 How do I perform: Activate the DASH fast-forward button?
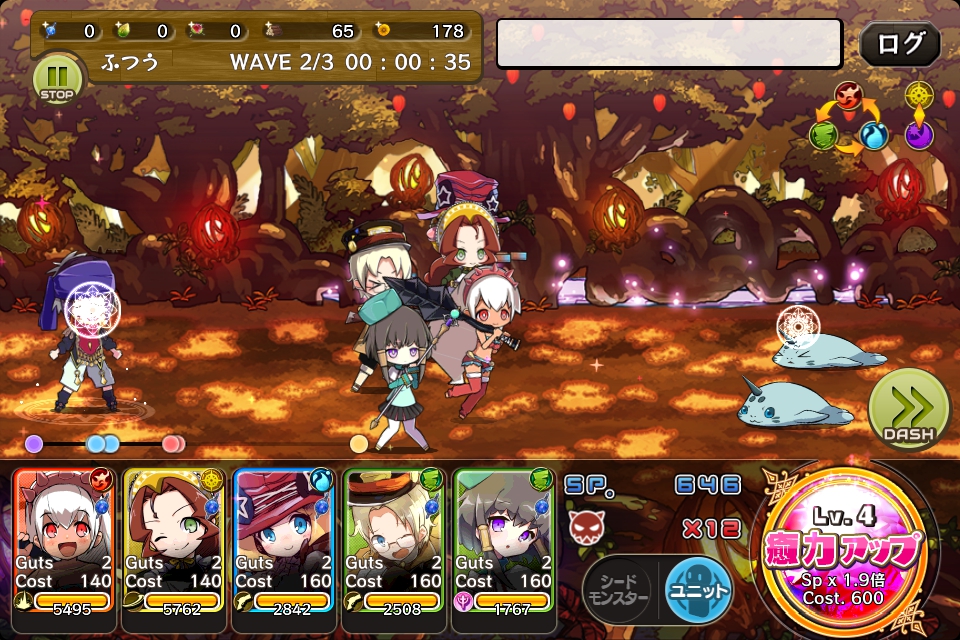tap(909, 412)
